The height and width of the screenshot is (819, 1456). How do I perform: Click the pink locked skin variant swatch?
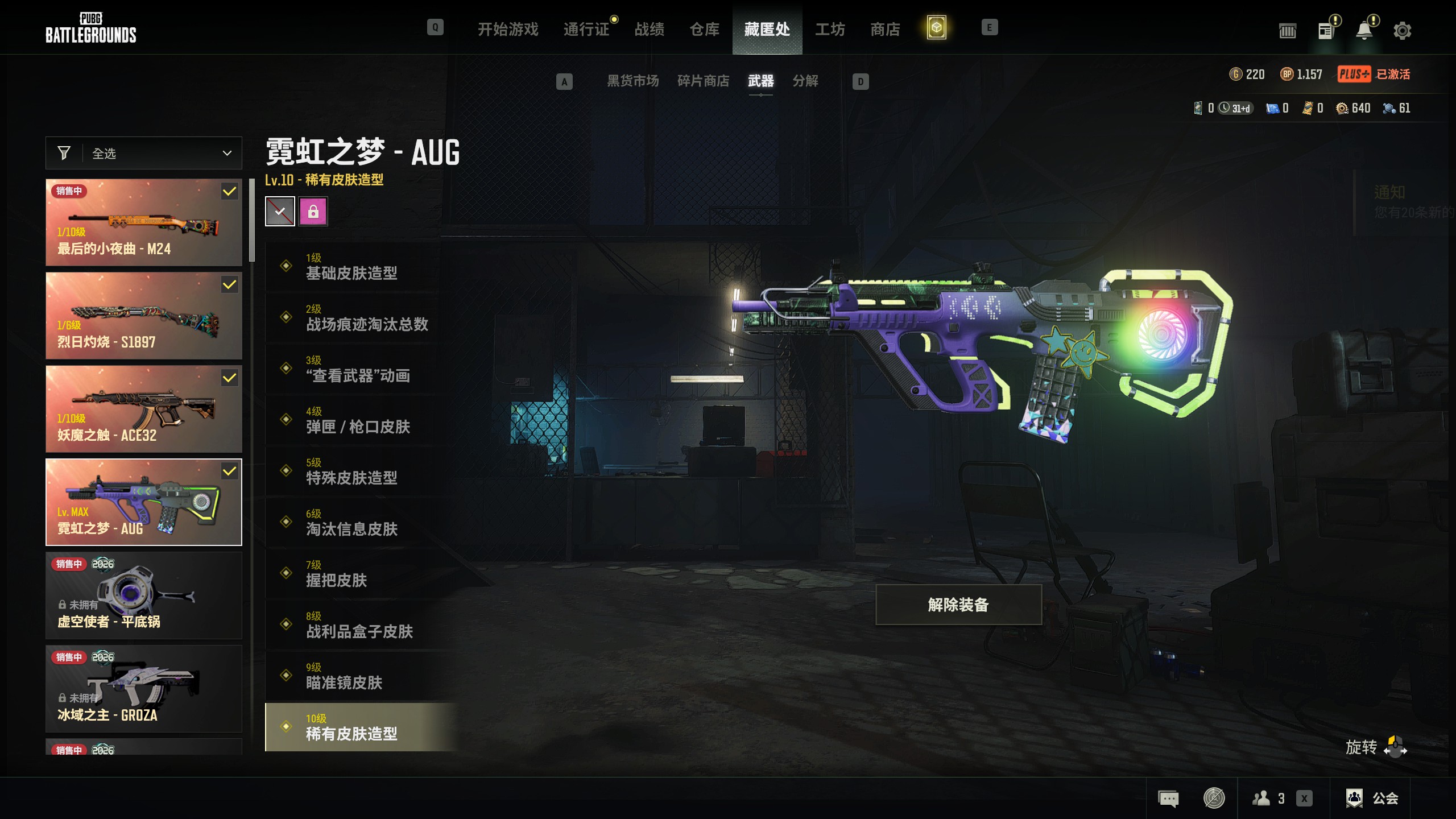pos(313,212)
